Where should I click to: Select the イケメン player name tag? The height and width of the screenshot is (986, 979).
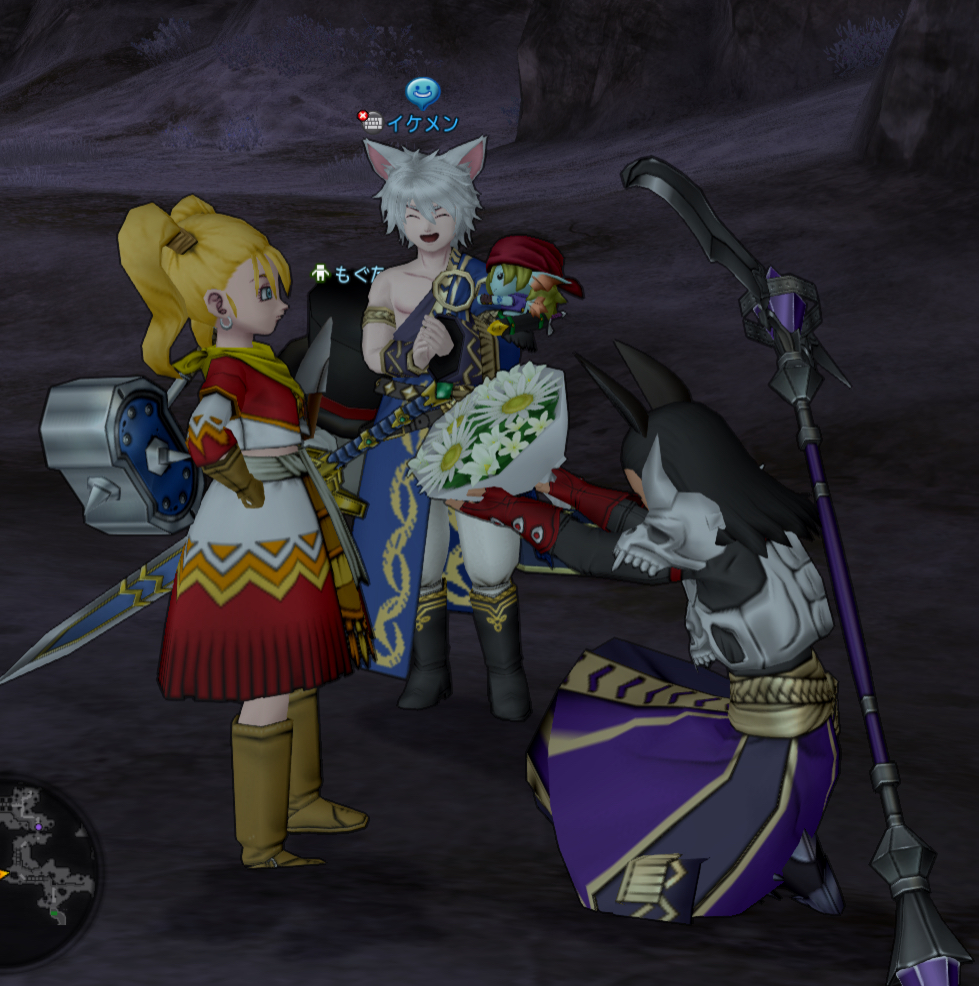coord(423,123)
